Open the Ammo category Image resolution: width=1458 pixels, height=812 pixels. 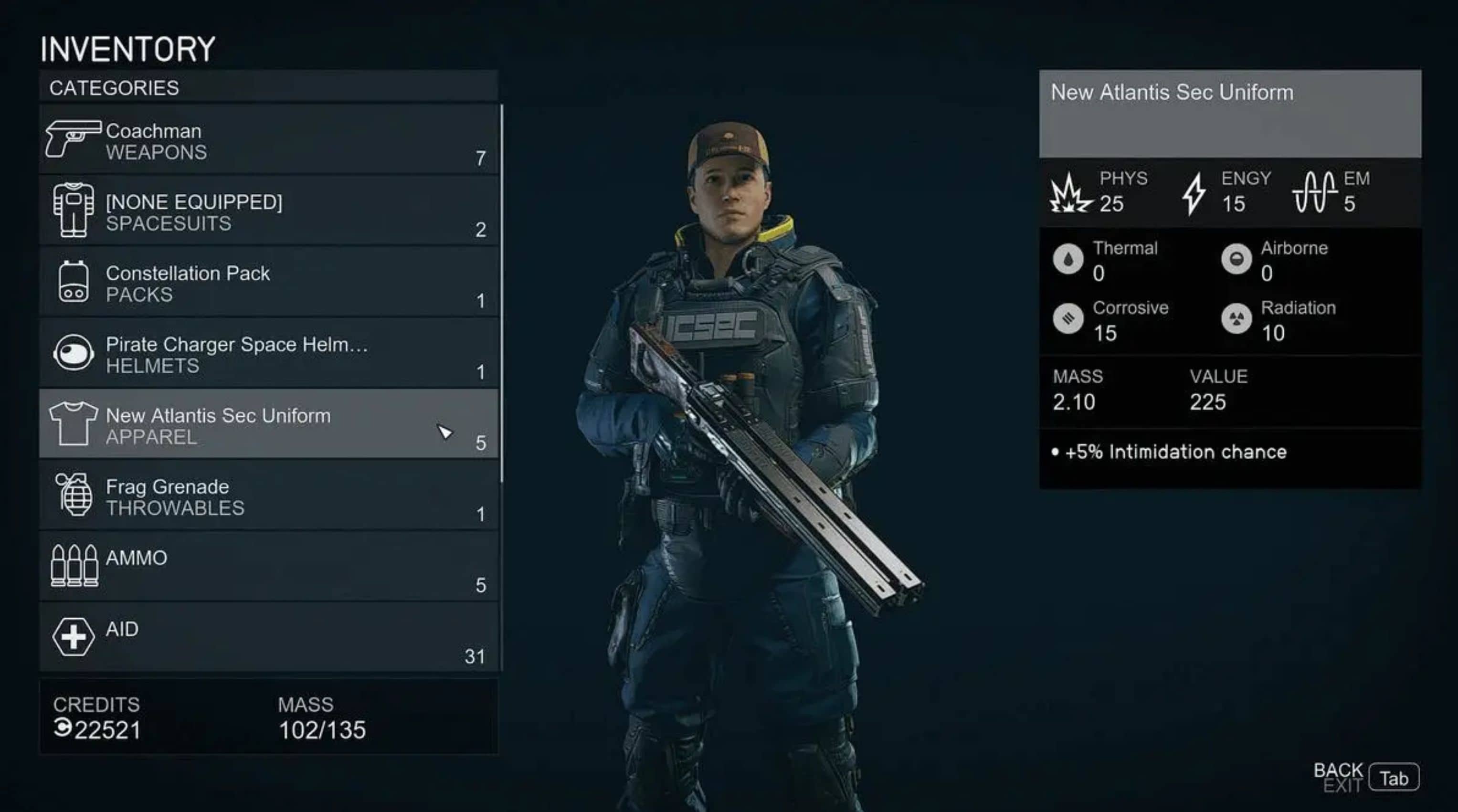coord(268,567)
